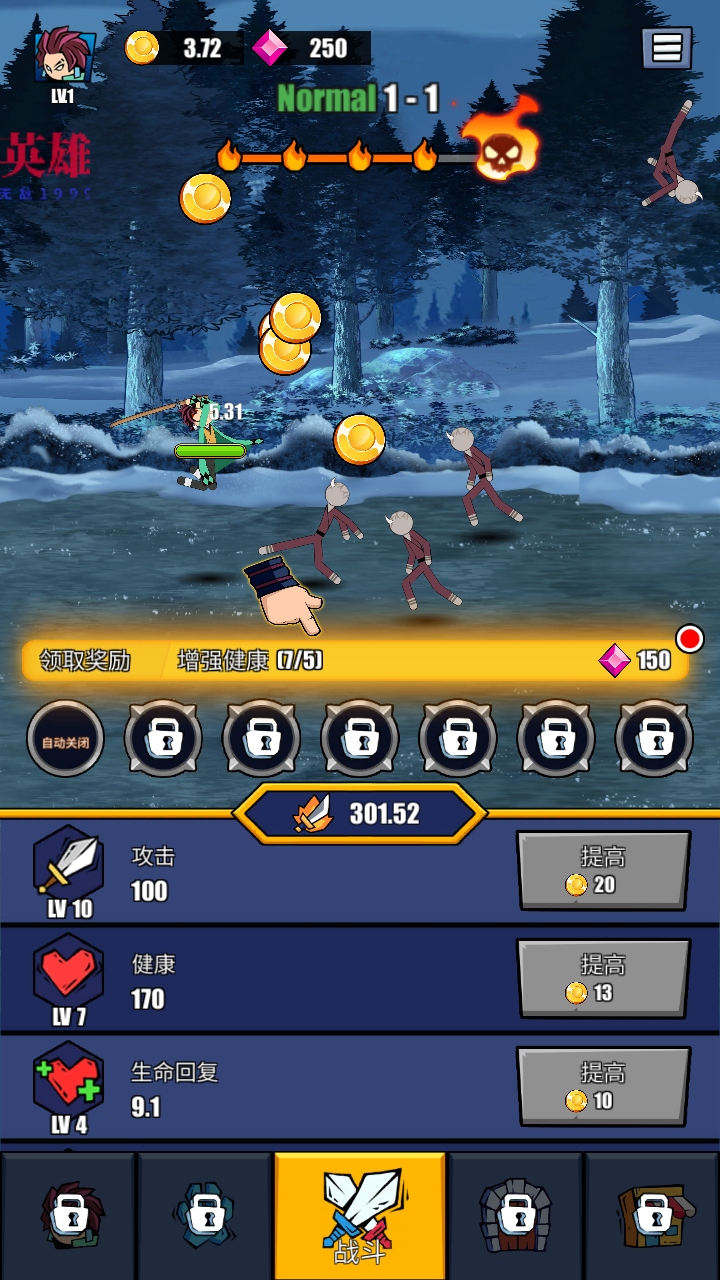This screenshot has height=1280, width=720.
Task: Select the locked hero tab
Action: click(70, 1215)
